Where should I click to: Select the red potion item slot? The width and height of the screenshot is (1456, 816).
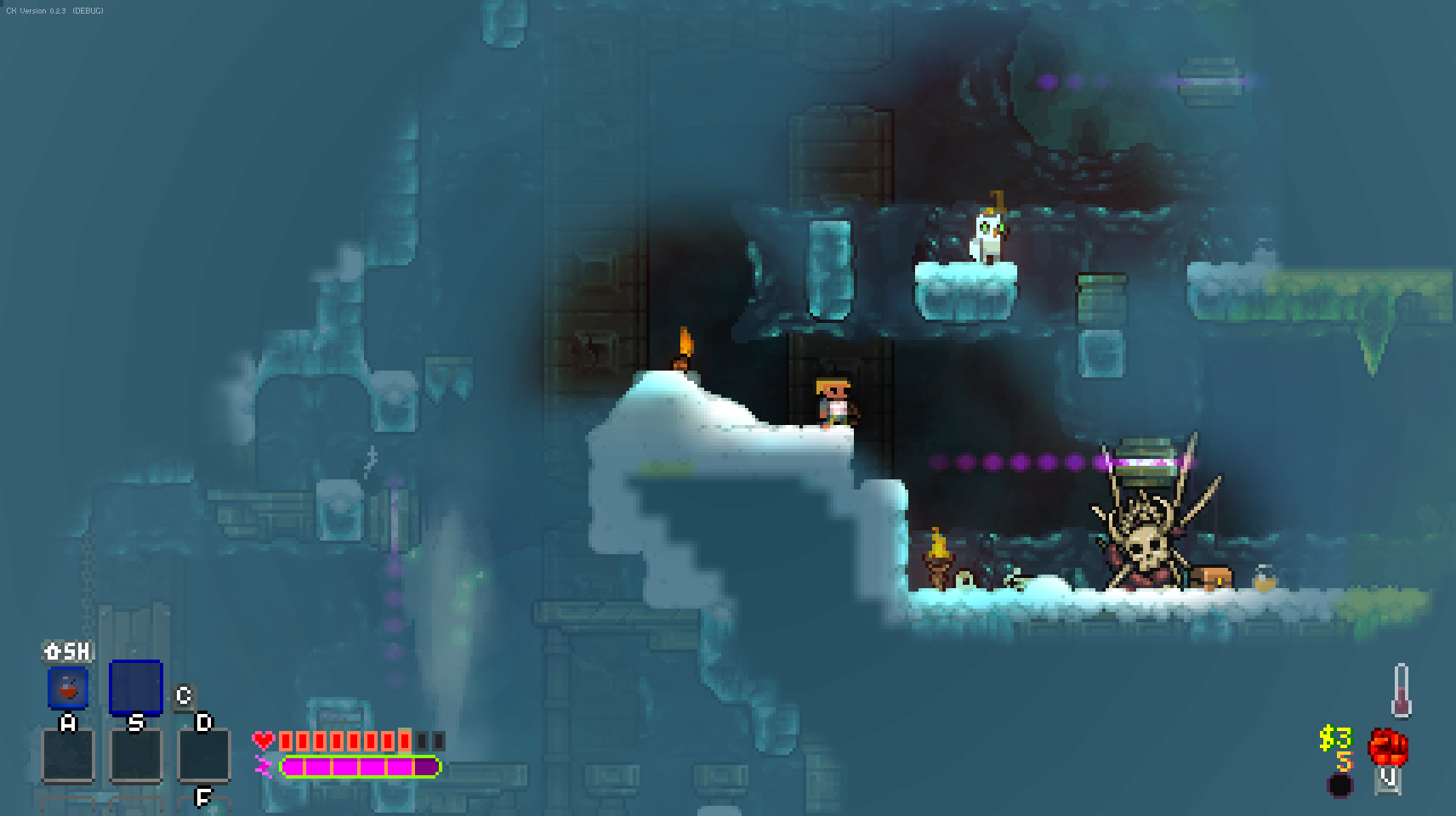pyautogui.click(x=68, y=688)
